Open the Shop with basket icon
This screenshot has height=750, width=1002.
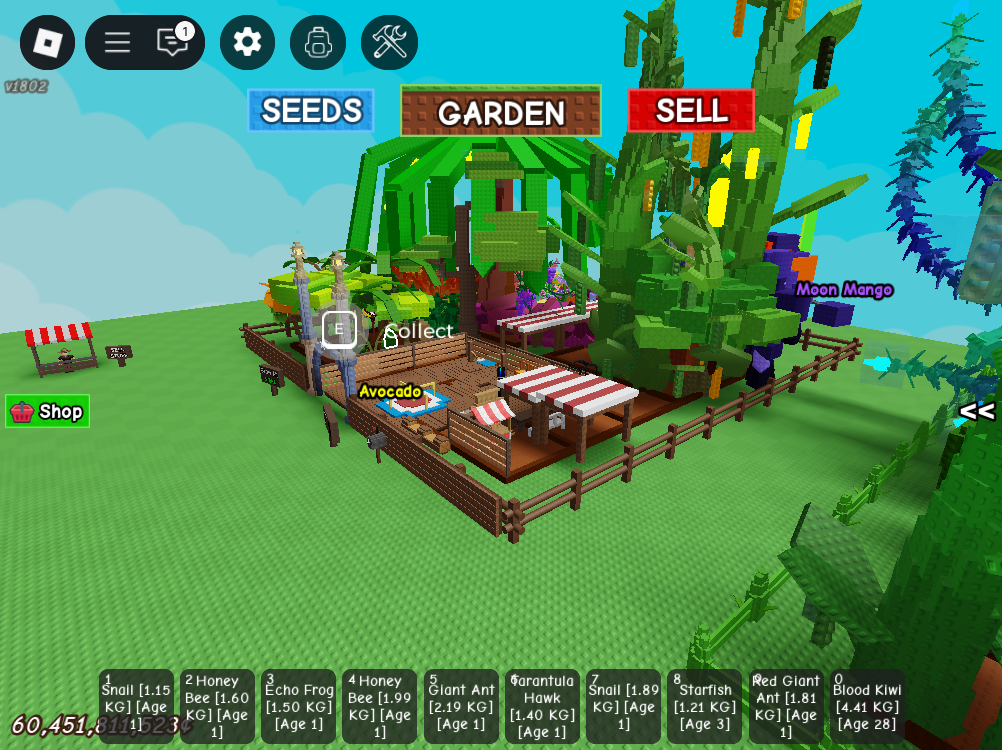48,411
